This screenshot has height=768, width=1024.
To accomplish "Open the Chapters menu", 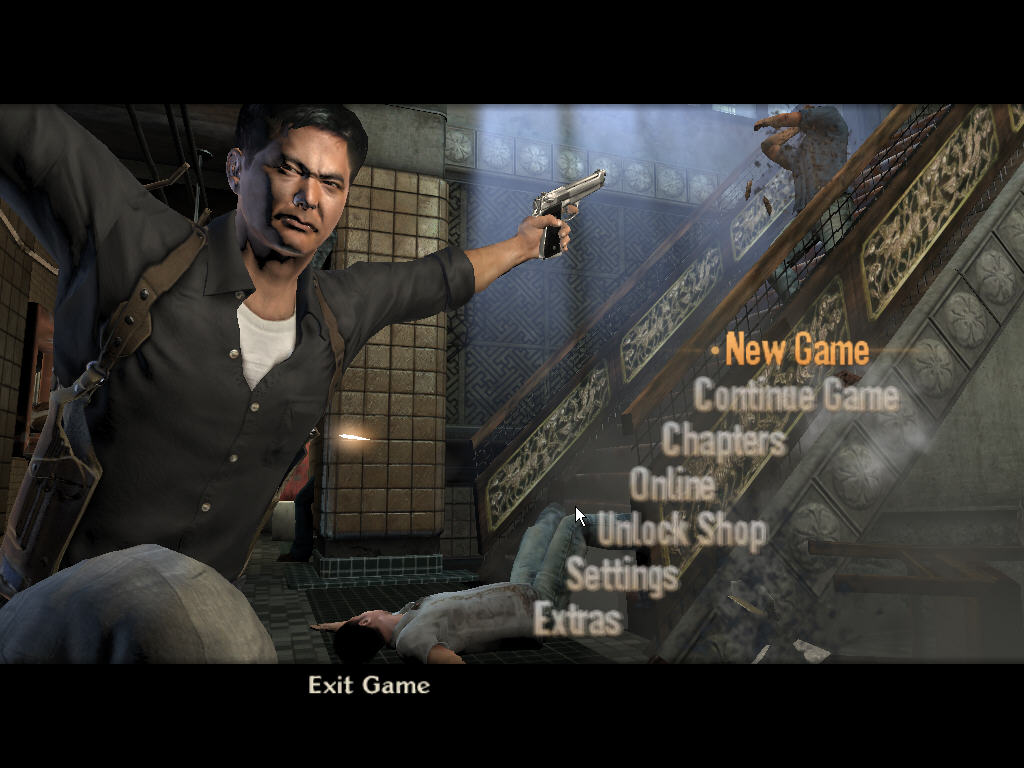I will coord(724,439).
